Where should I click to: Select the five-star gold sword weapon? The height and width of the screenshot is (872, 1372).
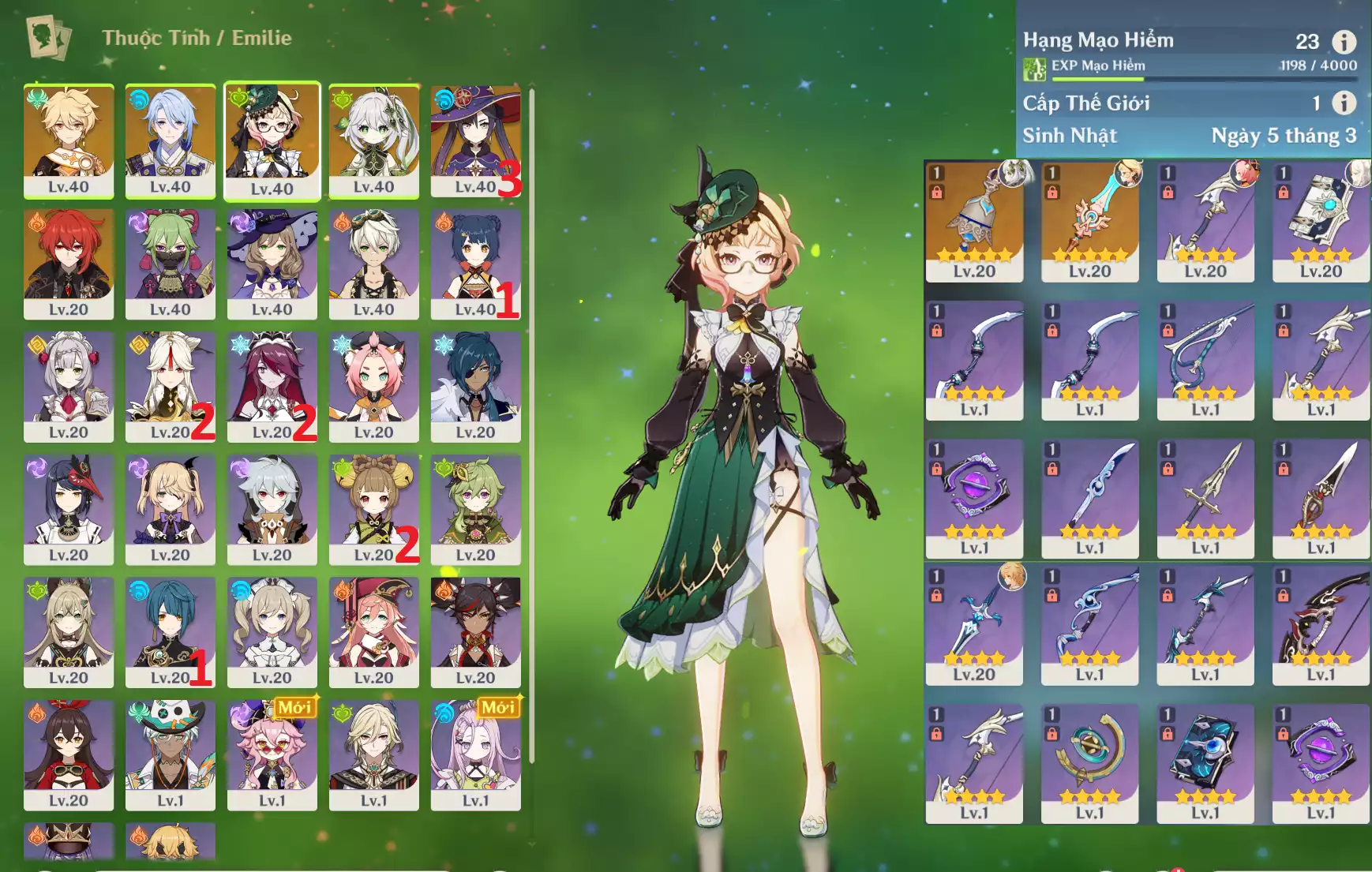(x=1089, y=221)
